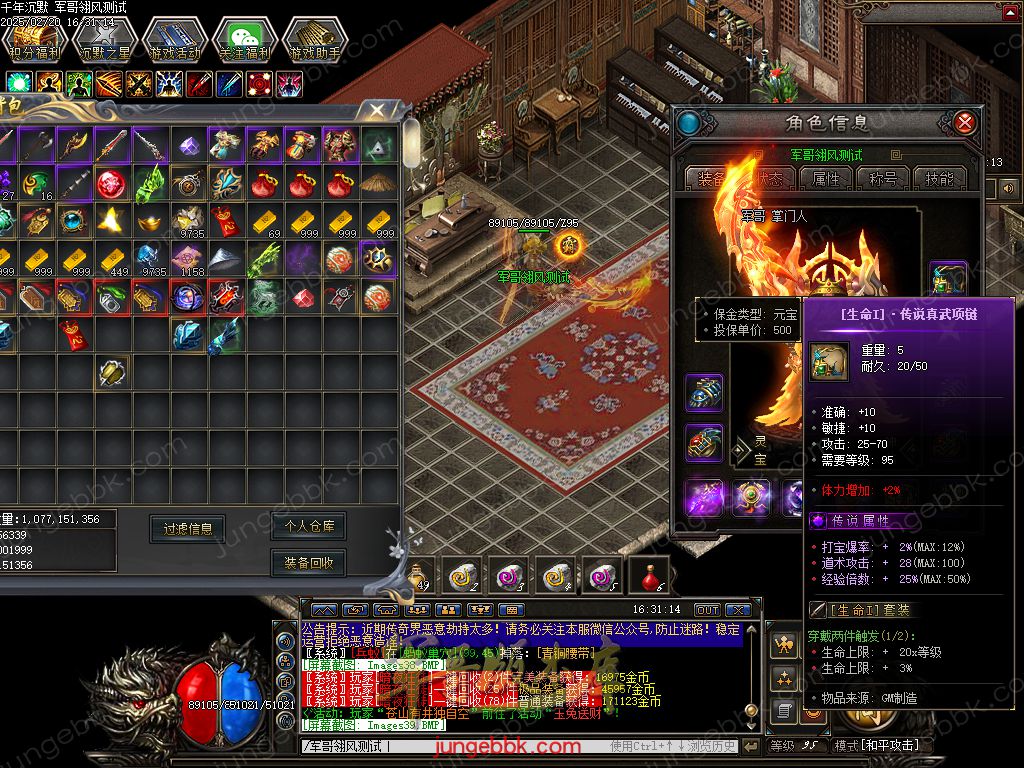Select the red orb item in the backpack
Image resolution: width=1024 pixels, height=768 pixels.
[x=112, y=184]
